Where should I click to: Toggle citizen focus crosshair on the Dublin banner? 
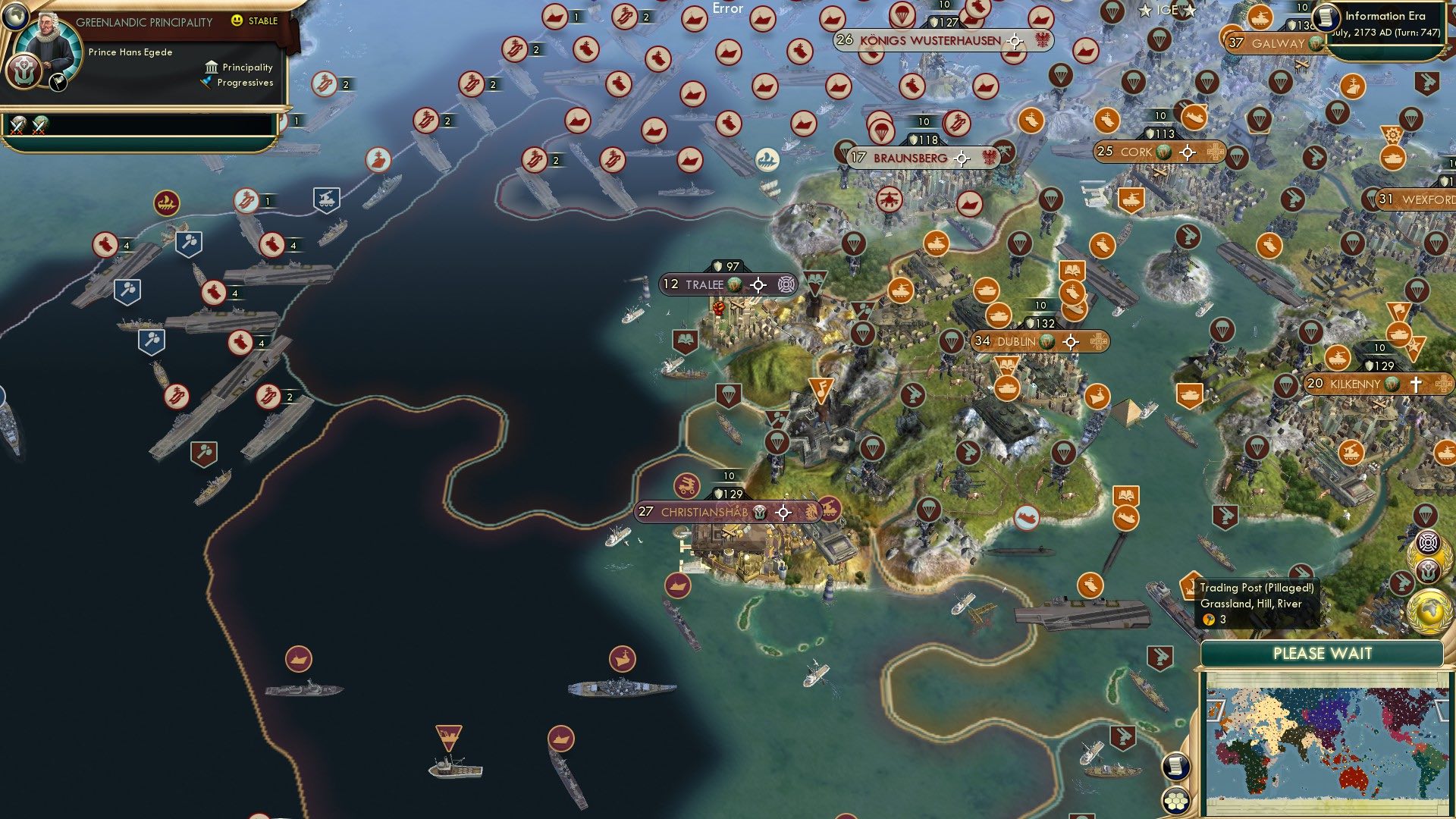pyautogui.click(x=1072, y=342)
